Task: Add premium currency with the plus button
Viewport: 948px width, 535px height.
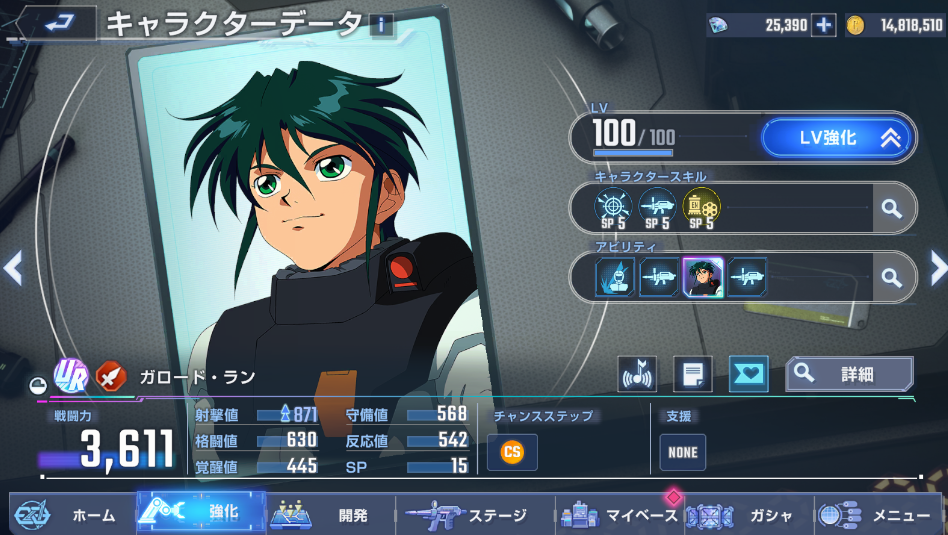Action: point(823,26)
